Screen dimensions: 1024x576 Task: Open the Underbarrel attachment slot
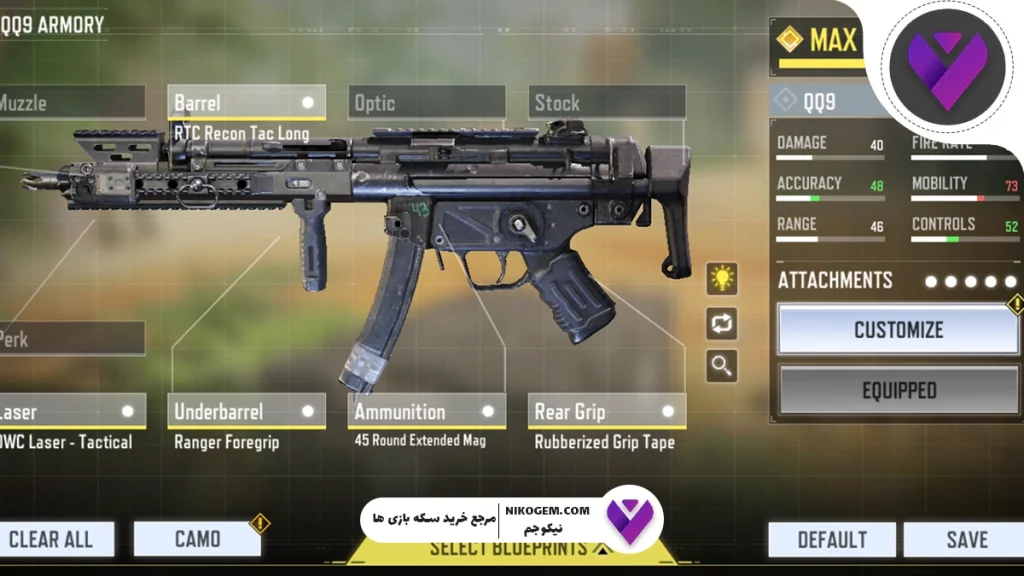(x=245, y=411)
